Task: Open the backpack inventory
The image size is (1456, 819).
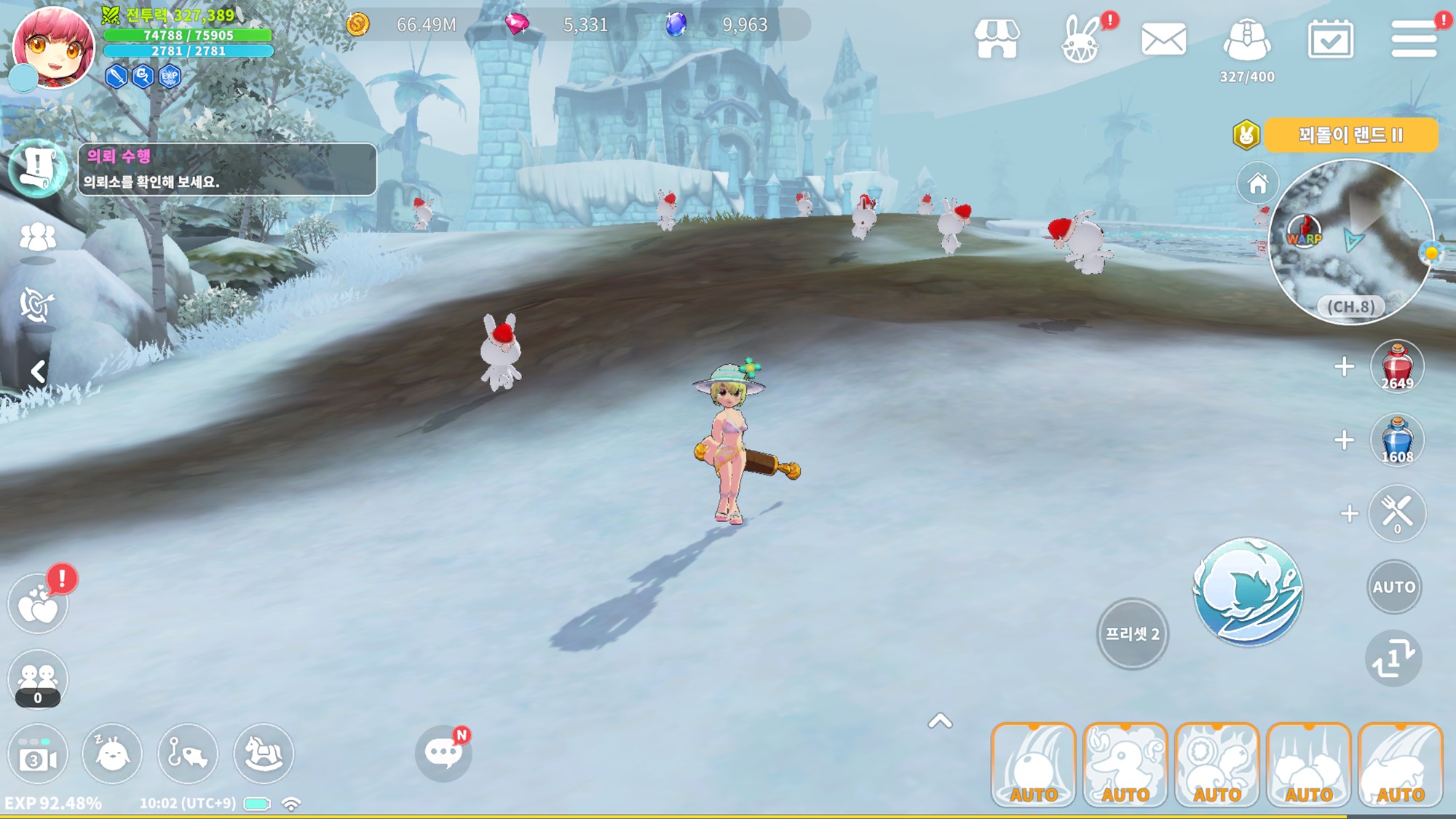Action: (1247, 41)
